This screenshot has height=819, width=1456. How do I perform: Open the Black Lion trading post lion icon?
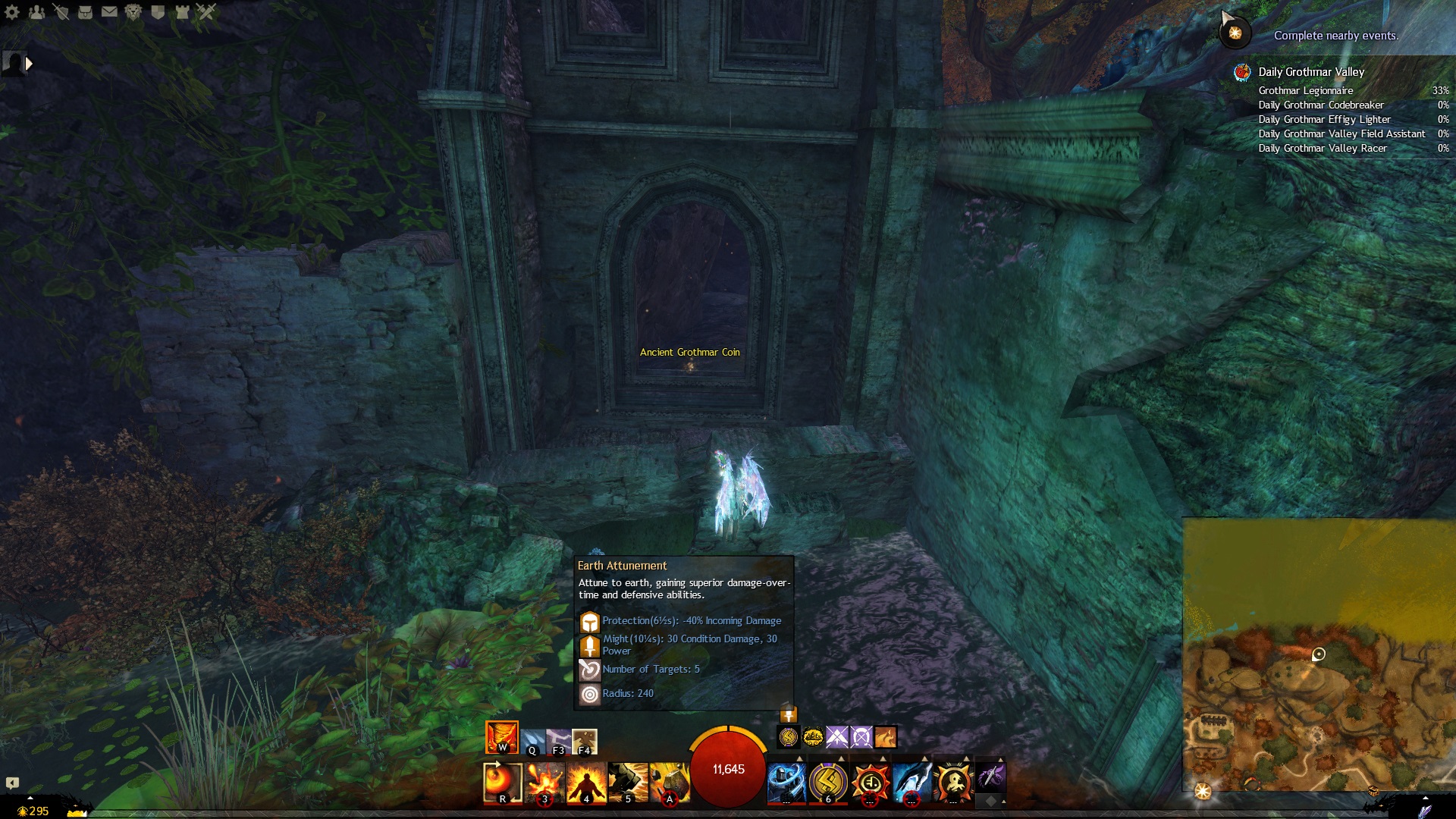click(133, 11)
